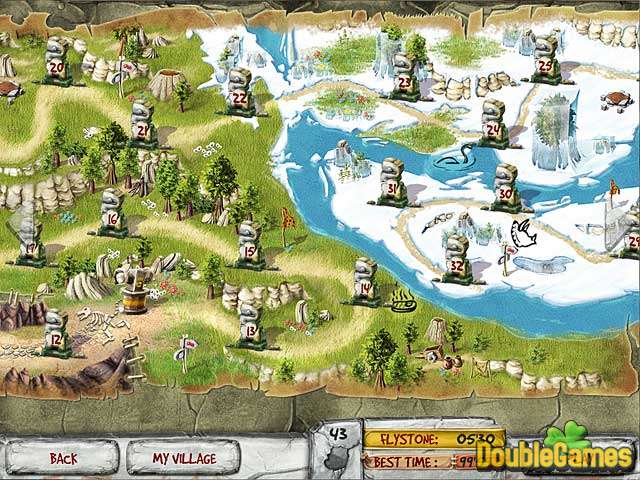Choose level 31 snow totem

(392, 182)
